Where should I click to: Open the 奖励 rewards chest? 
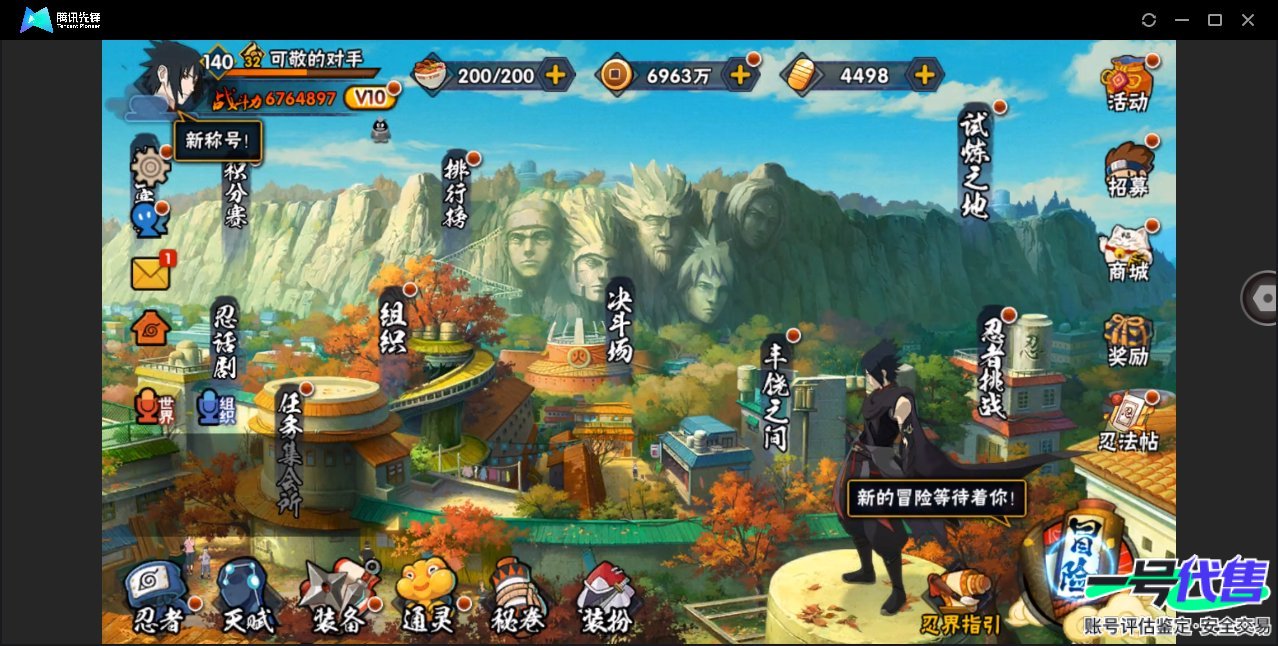(x=1128, y=340)
